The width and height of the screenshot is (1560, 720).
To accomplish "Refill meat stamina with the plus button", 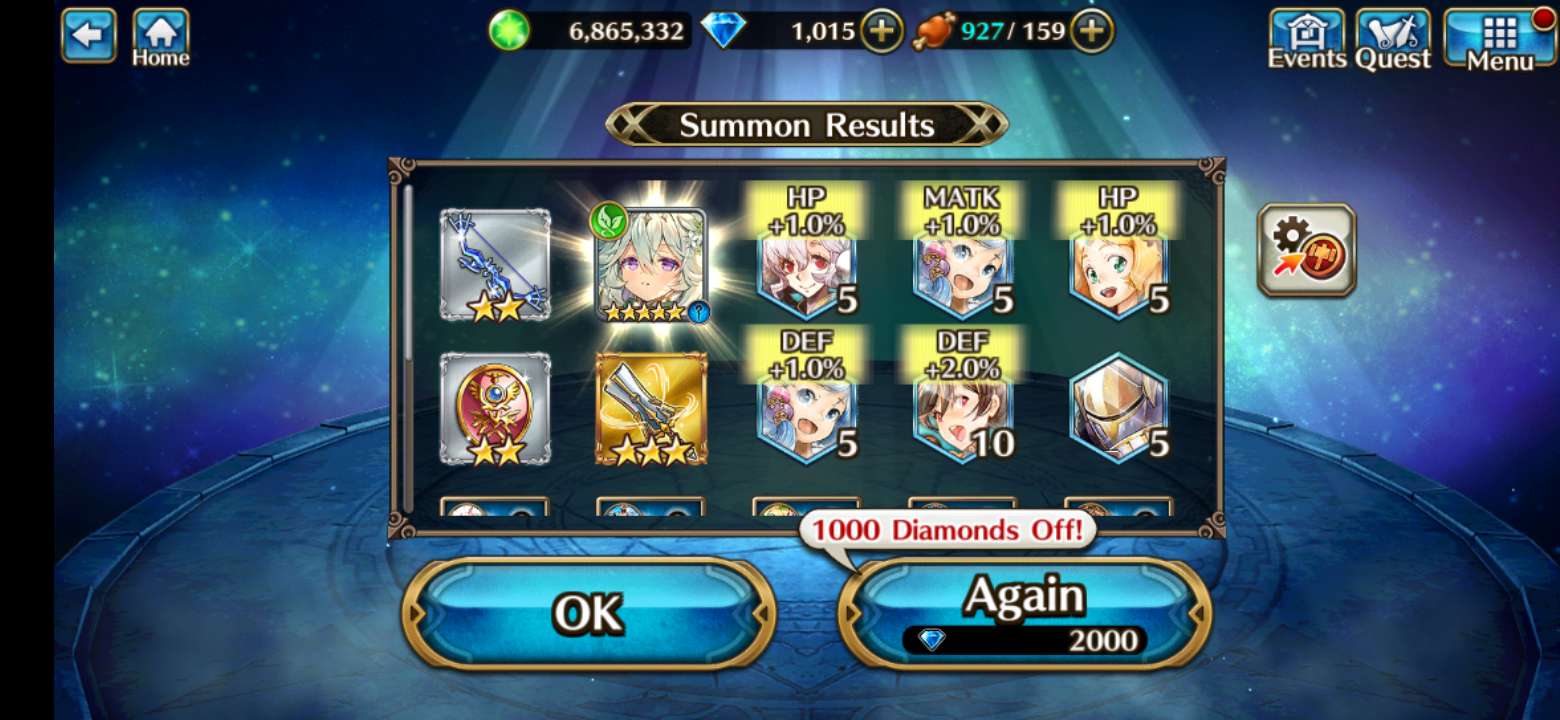I will coord(1092,32).
